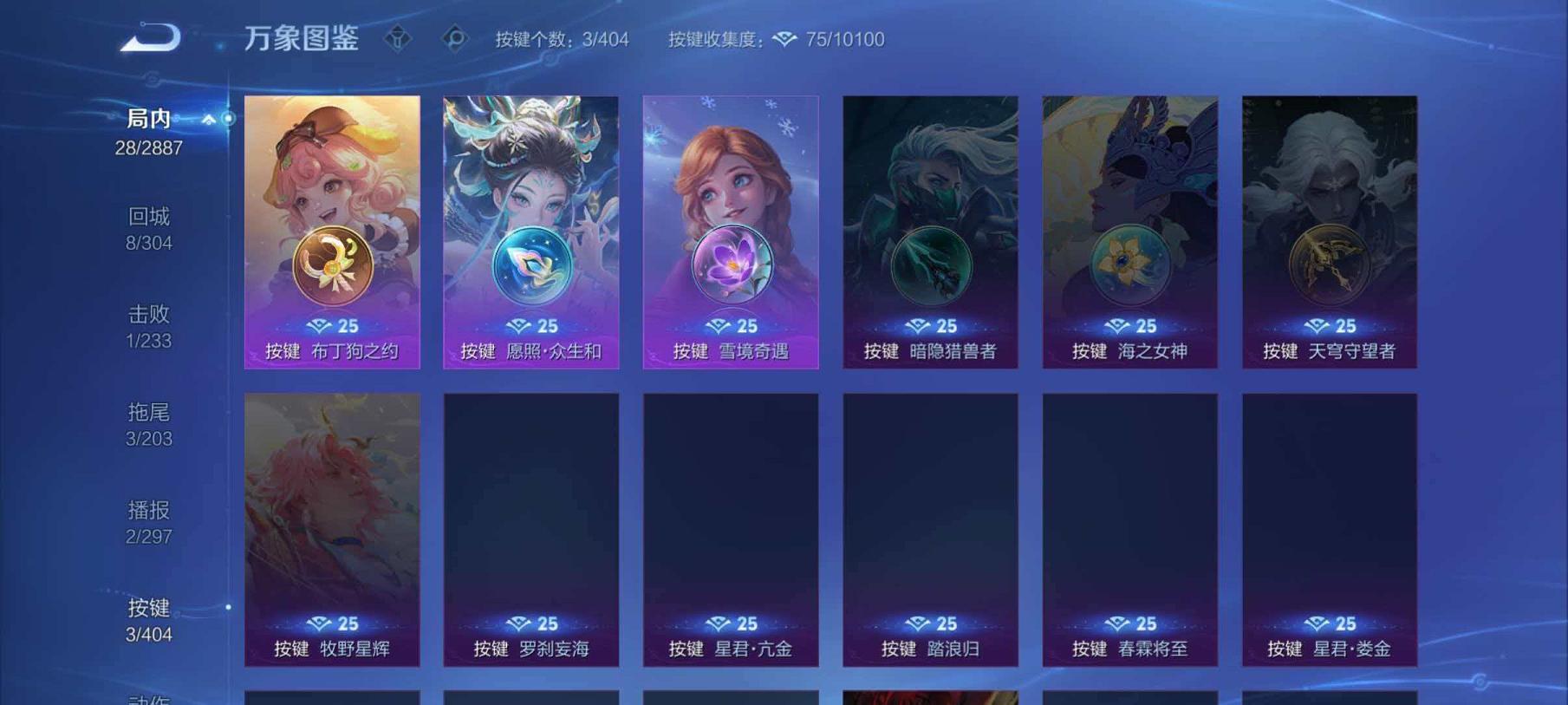Click the collection gem icon next to 75/10100

[x=783, y=40]
